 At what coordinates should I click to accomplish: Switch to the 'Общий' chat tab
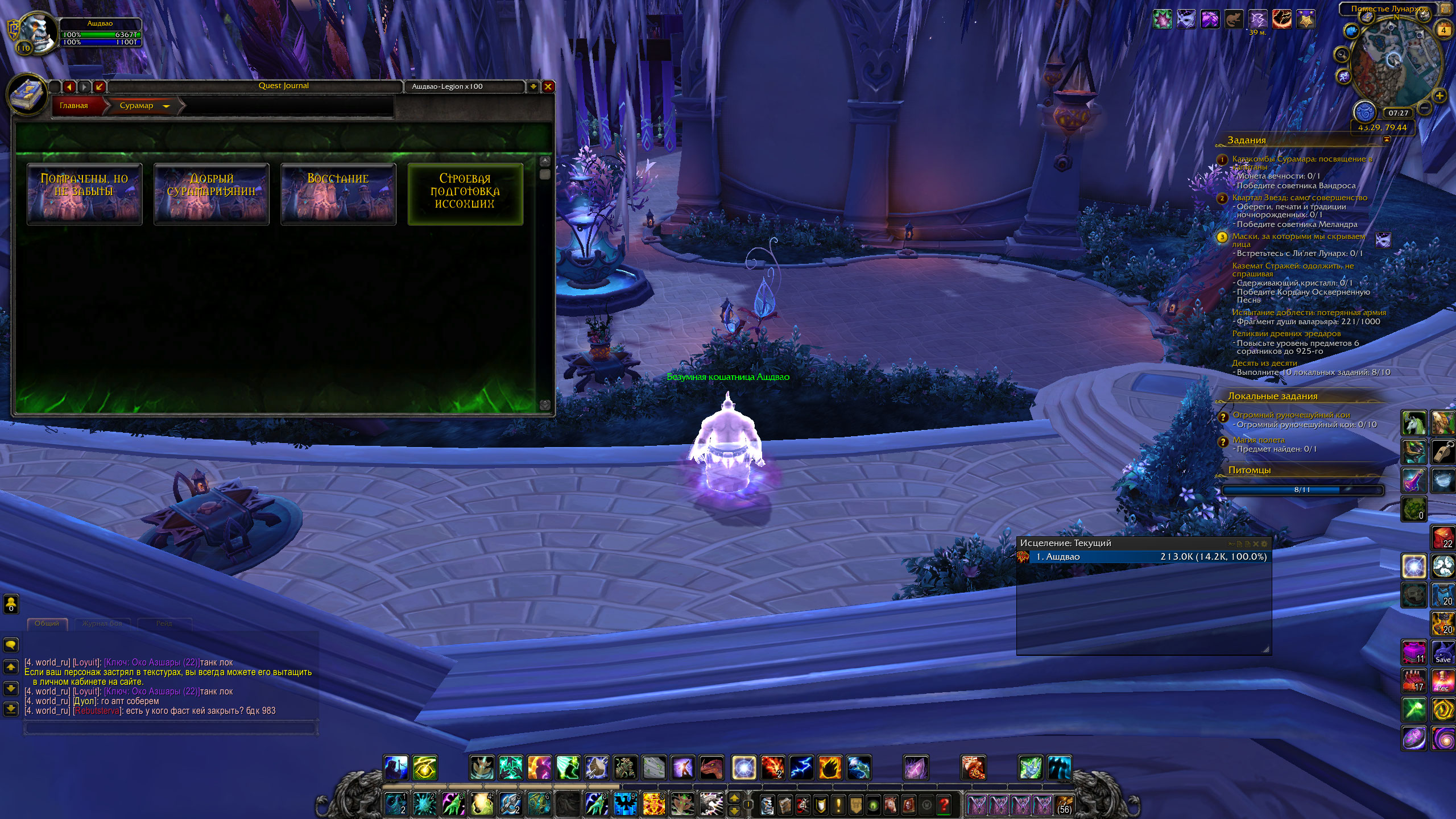point(47,623)
